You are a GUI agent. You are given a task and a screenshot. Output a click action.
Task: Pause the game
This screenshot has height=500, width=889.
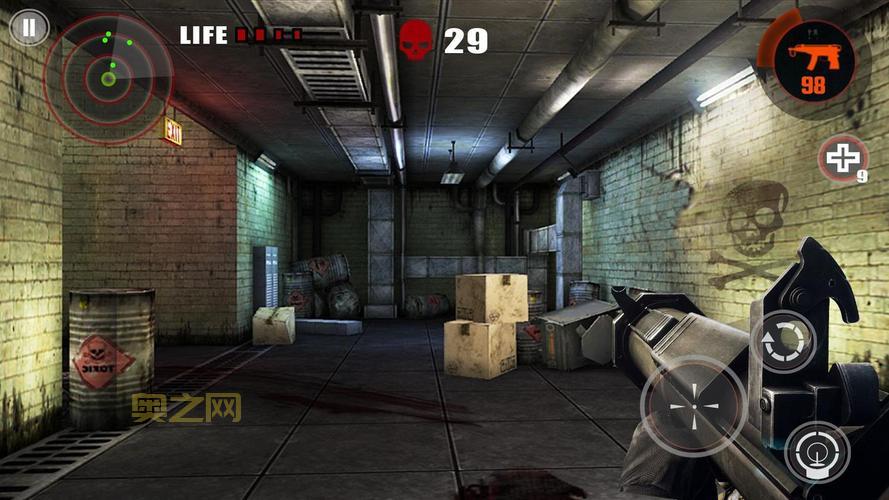29,27
